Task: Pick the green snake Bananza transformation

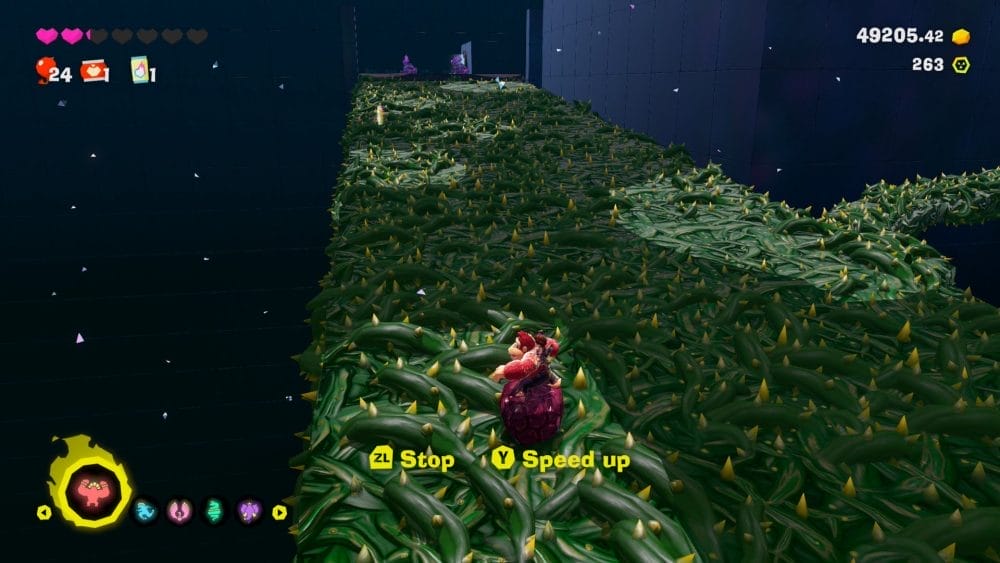Action: (x=213, y=512)
